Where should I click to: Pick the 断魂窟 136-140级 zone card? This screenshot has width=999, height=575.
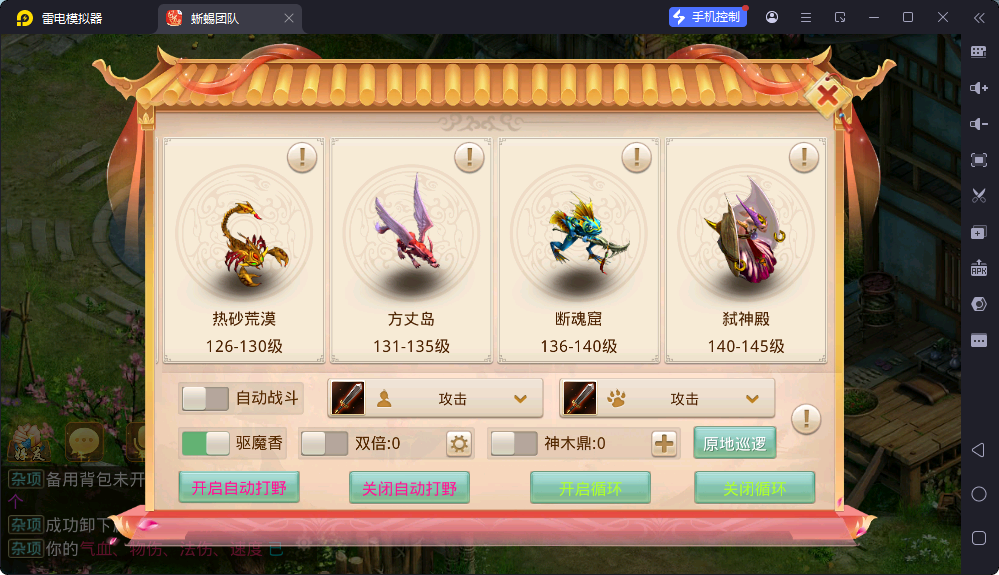579,250
